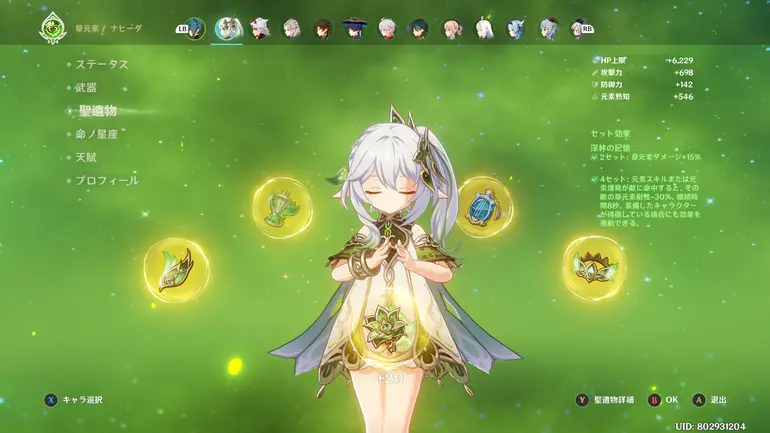
Task: Open the ステータス menu entry
Action: pos(103,64)
